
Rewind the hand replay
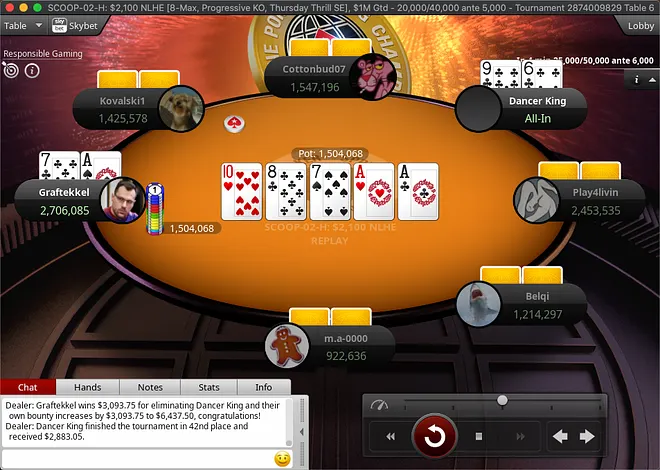click(390, 436)
